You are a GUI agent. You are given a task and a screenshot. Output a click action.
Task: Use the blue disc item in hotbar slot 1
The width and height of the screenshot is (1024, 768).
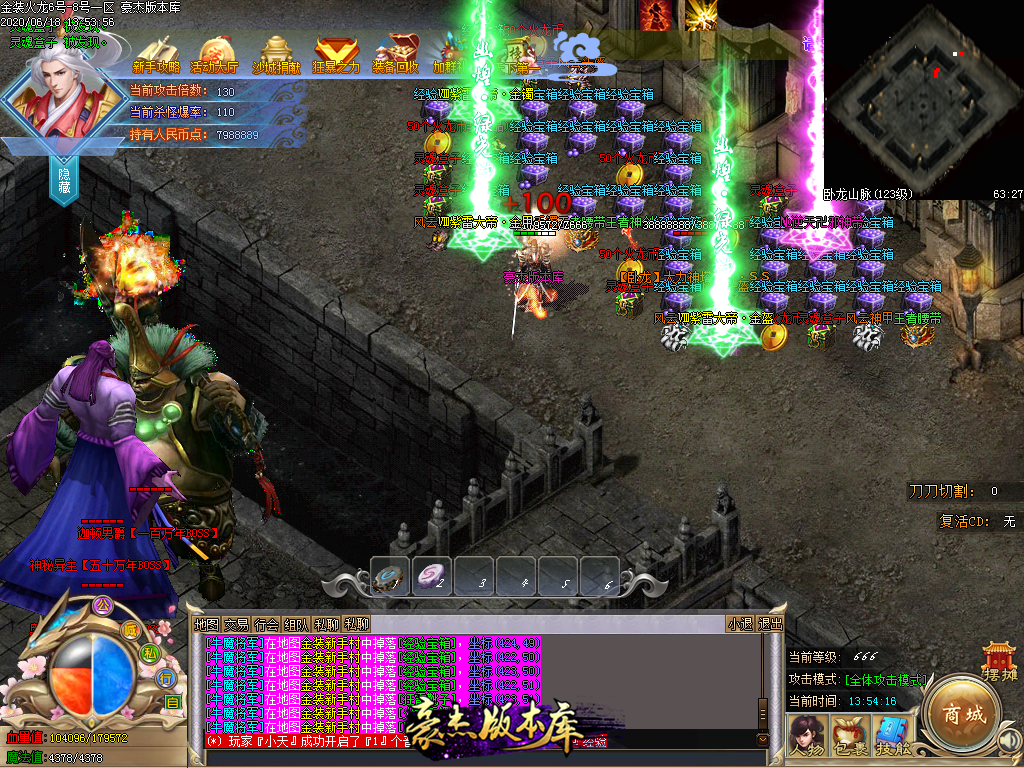(x=390, y=577)
